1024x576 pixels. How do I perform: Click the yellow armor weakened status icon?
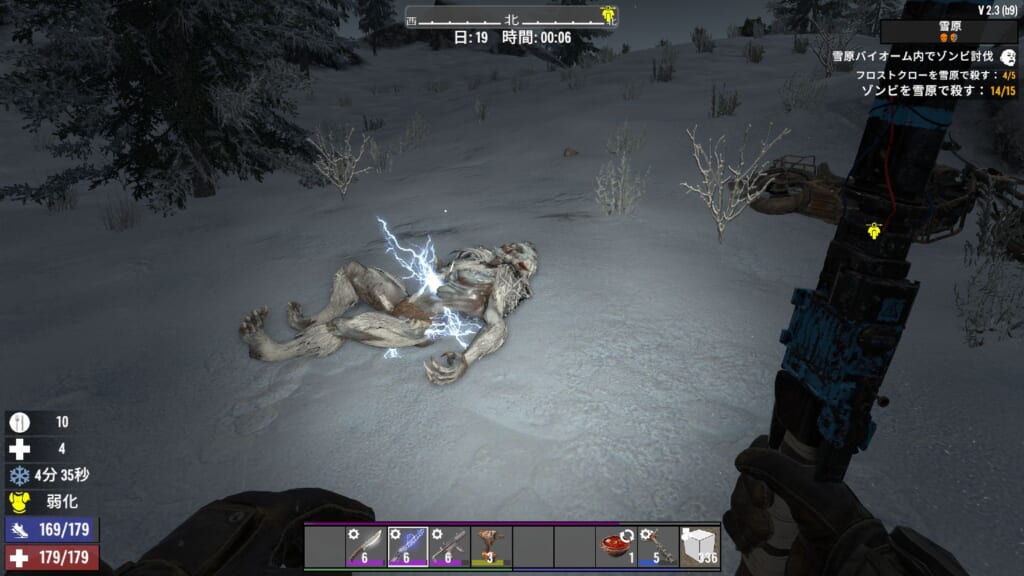(x=20, y=502)
